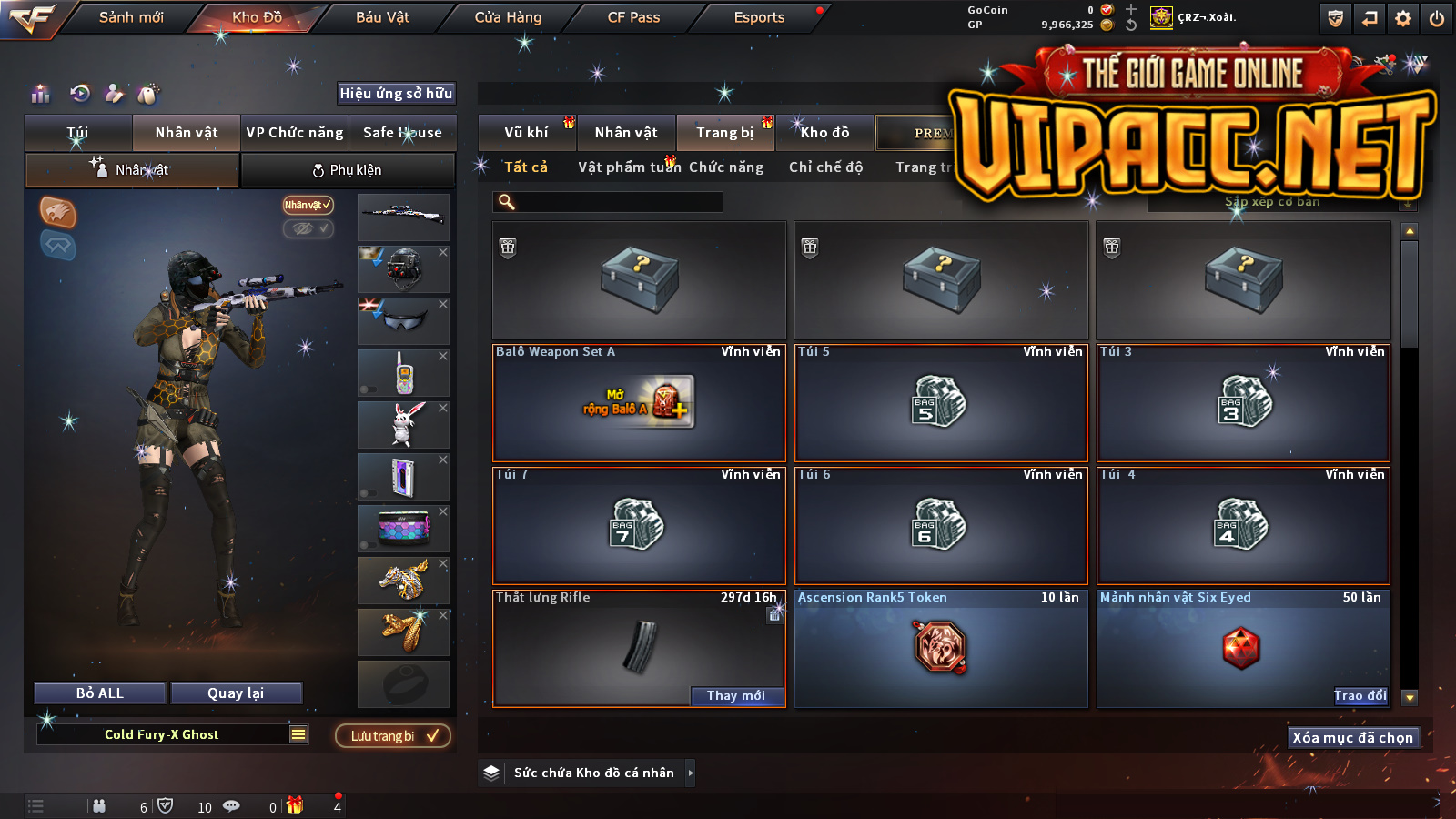Click the Bỏ ALL button

[x=100, y=693]
